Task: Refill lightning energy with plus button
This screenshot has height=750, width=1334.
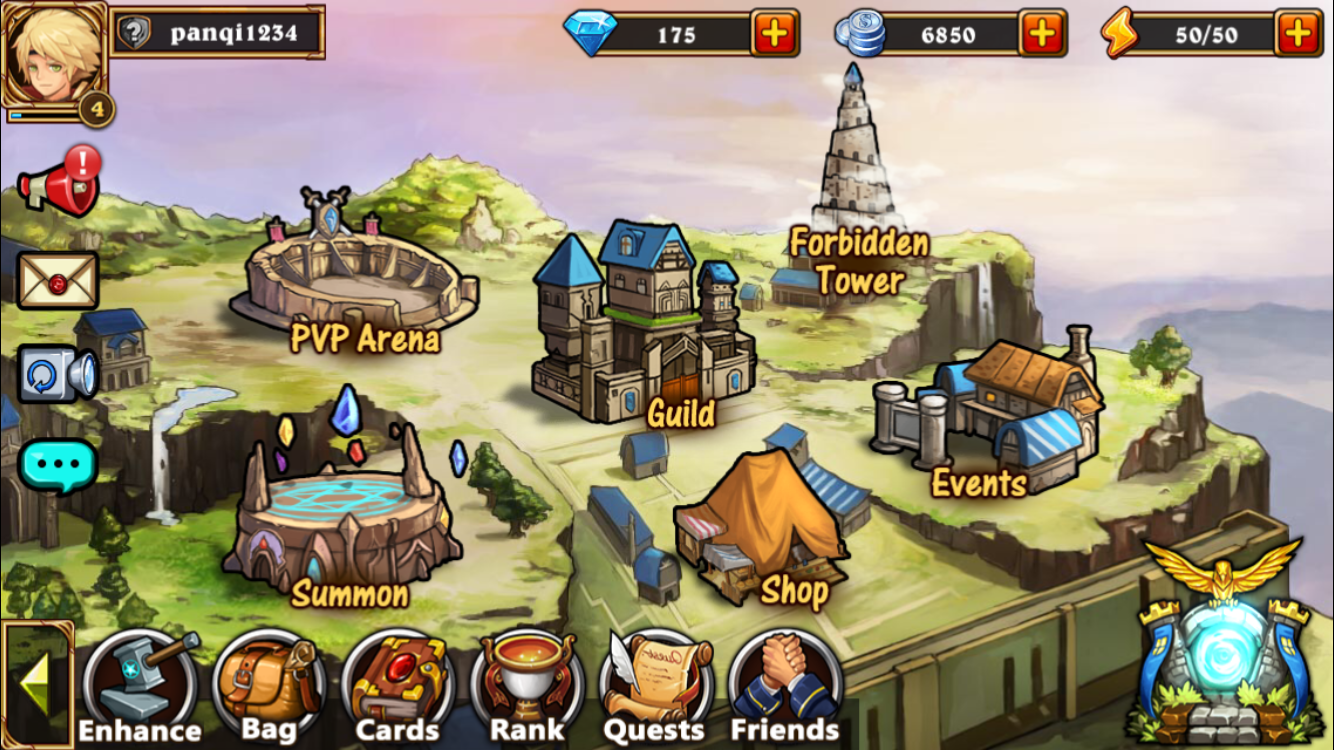Action: [1298, 34]
